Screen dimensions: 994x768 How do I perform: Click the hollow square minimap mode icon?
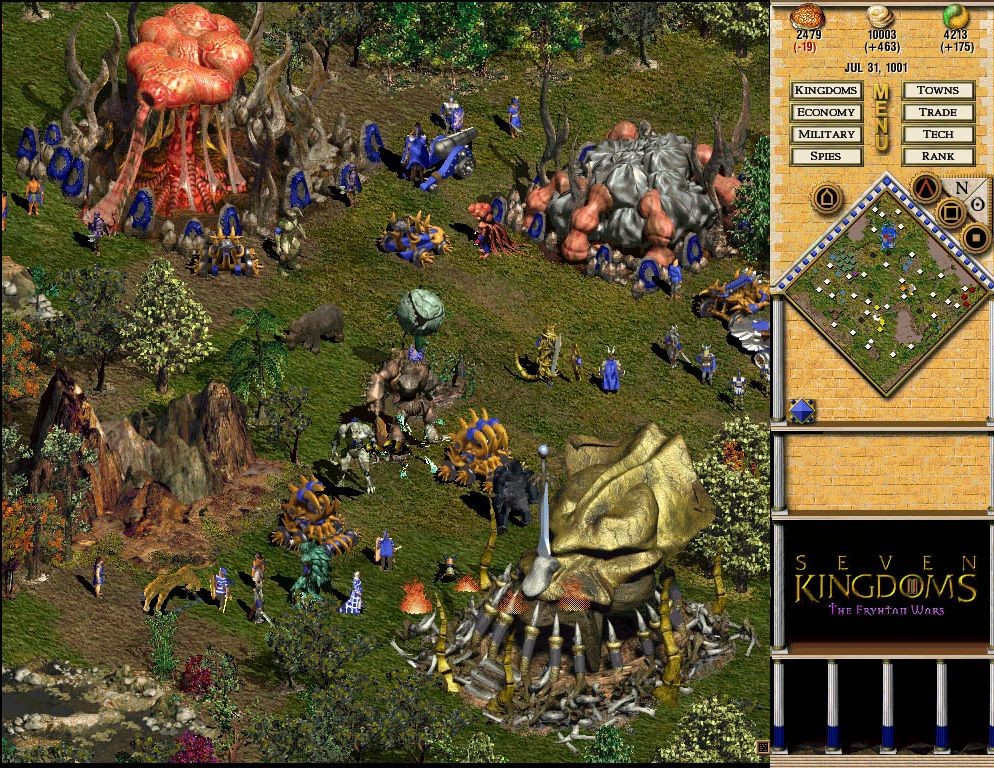coord(951,212)
